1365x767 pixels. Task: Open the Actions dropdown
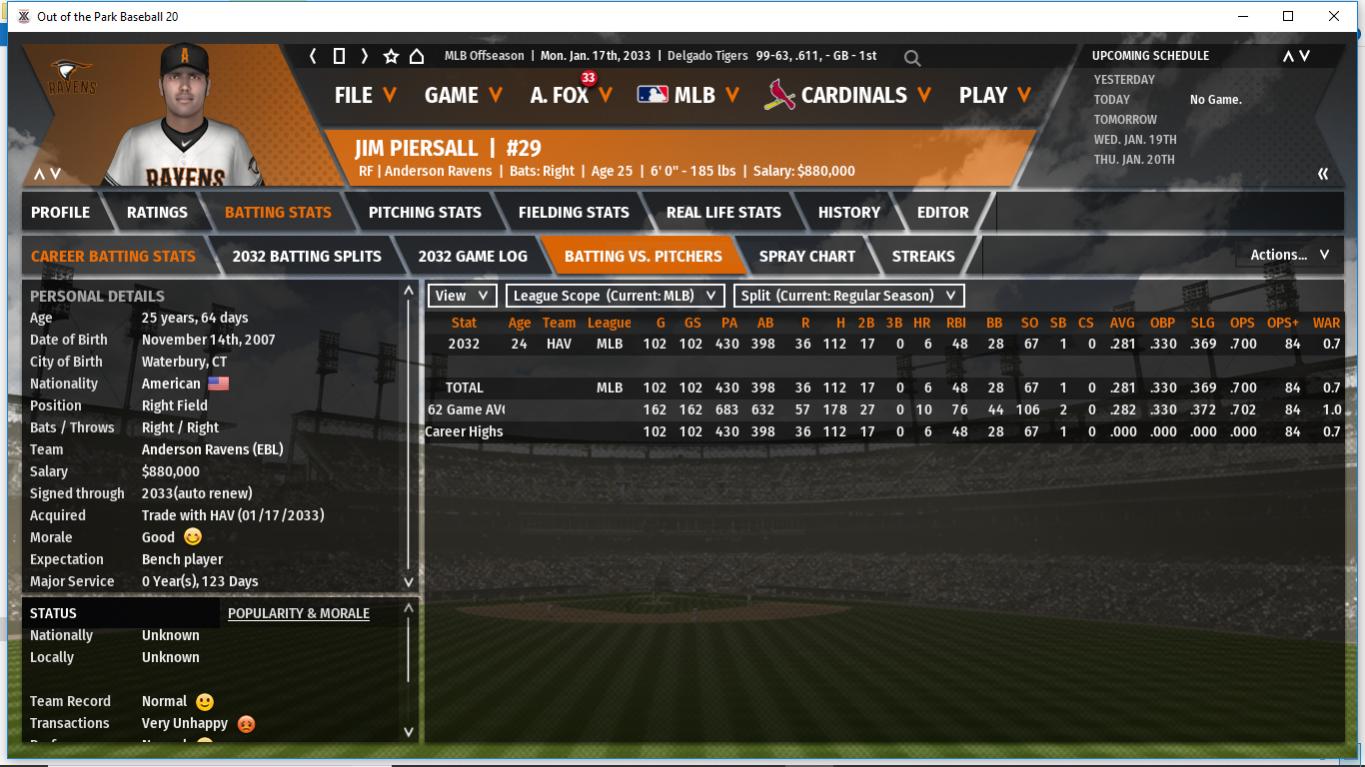(1289, 255)
